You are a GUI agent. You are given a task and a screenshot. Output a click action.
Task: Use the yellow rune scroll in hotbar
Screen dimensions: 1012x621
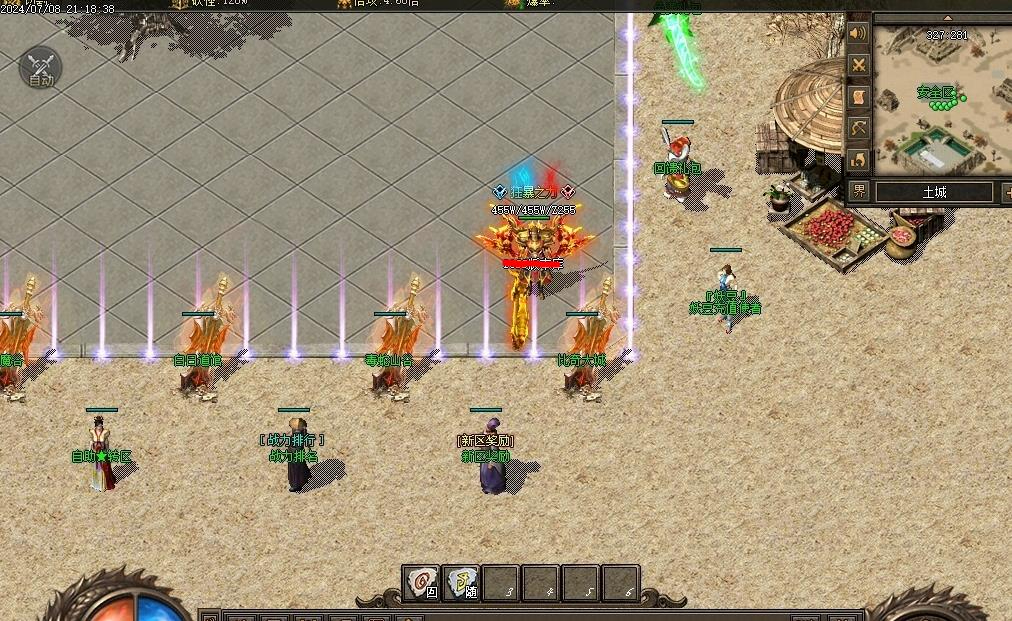click(461, 583)
